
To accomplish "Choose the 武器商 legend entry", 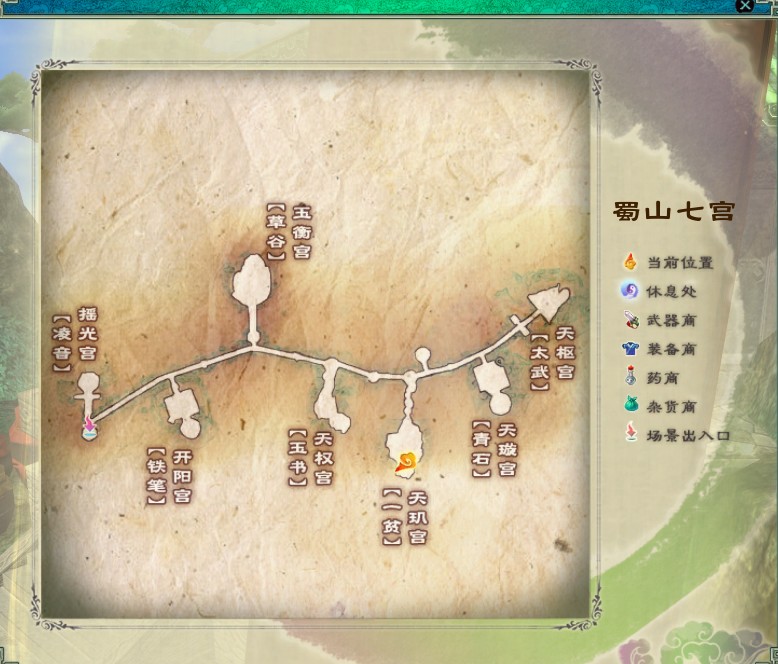I will click(671, 321).
